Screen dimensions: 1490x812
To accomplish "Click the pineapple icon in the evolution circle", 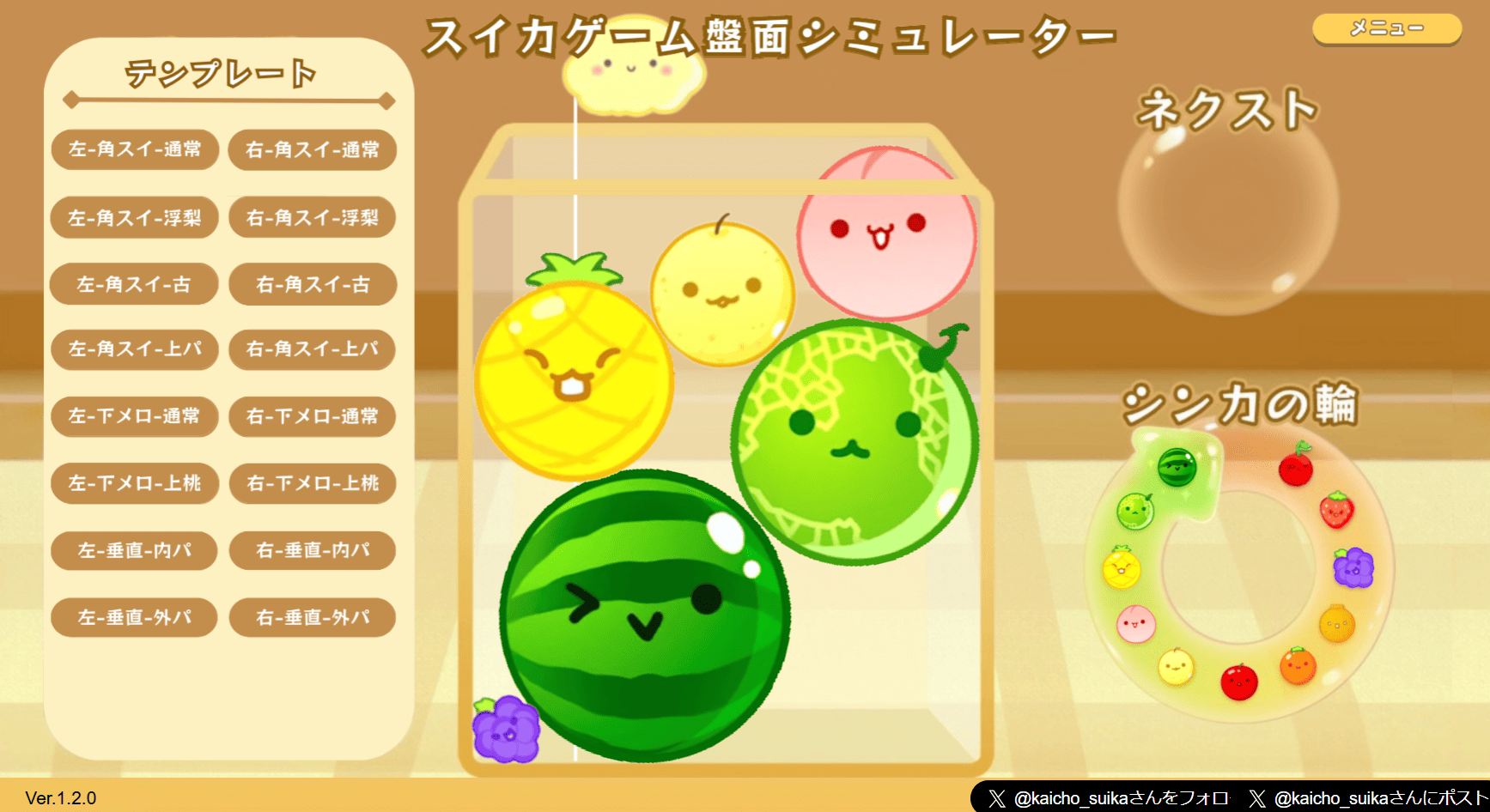I will pos(1121,567).
